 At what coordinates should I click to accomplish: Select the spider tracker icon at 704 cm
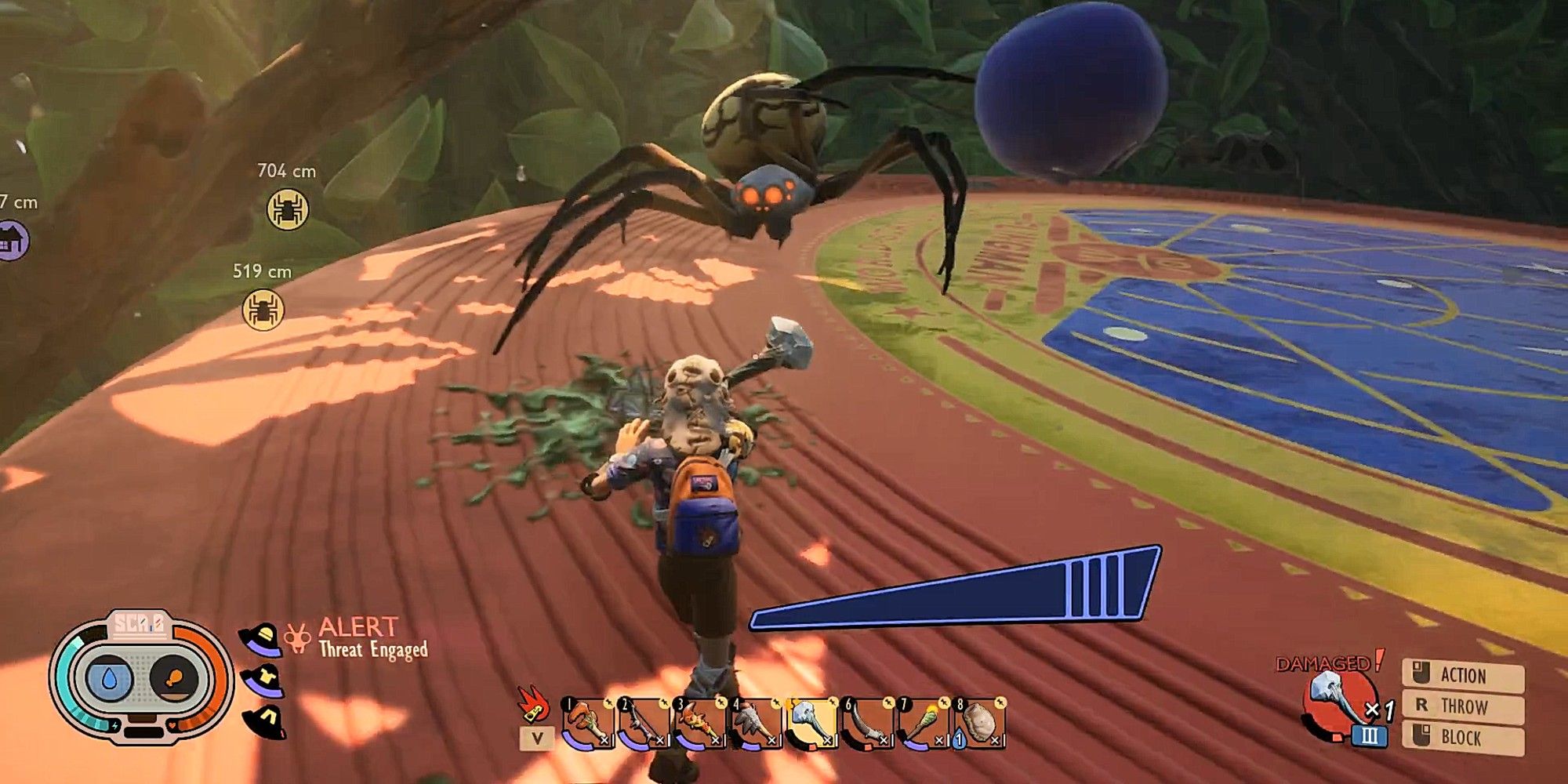289,209
